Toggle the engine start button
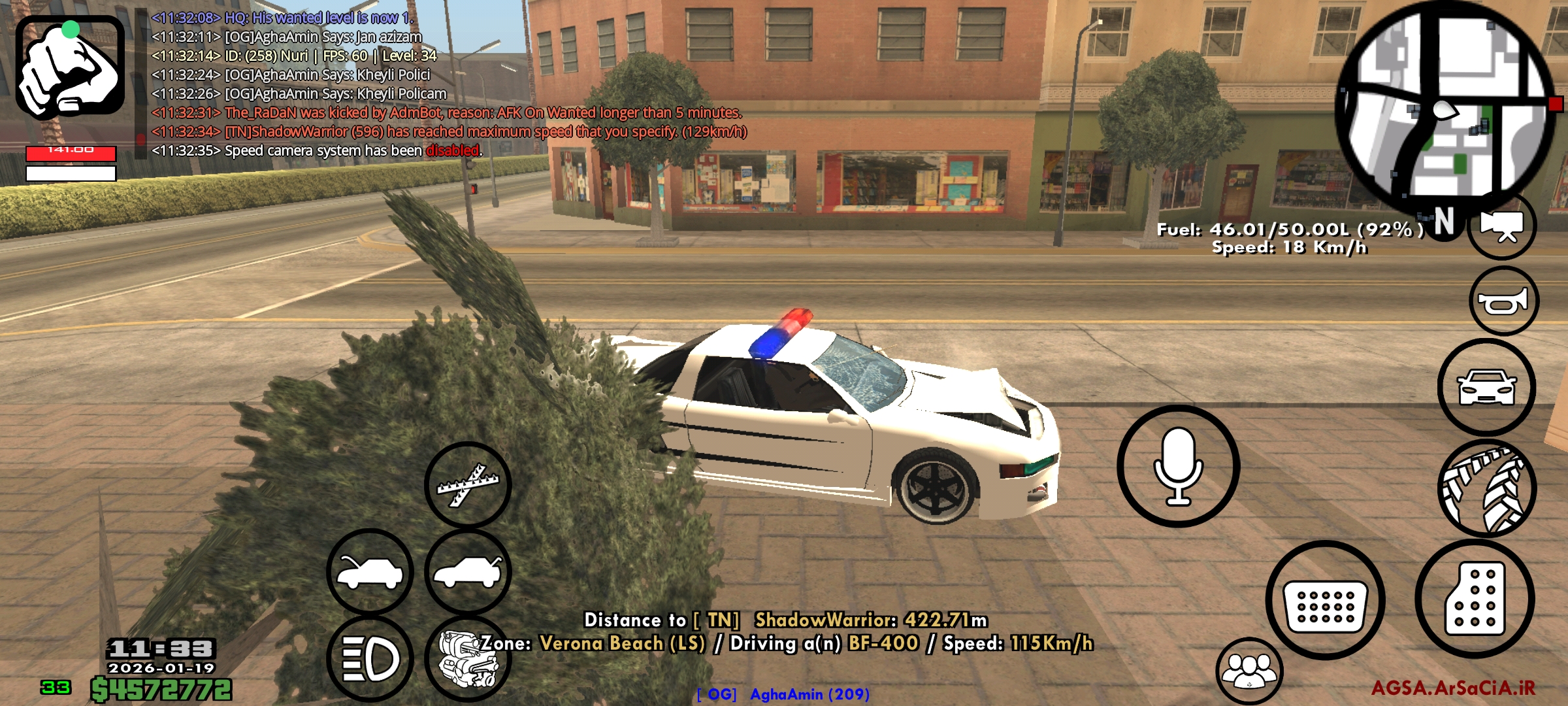Viewport: 1568px width, 706px height. (x=466, y=659)
